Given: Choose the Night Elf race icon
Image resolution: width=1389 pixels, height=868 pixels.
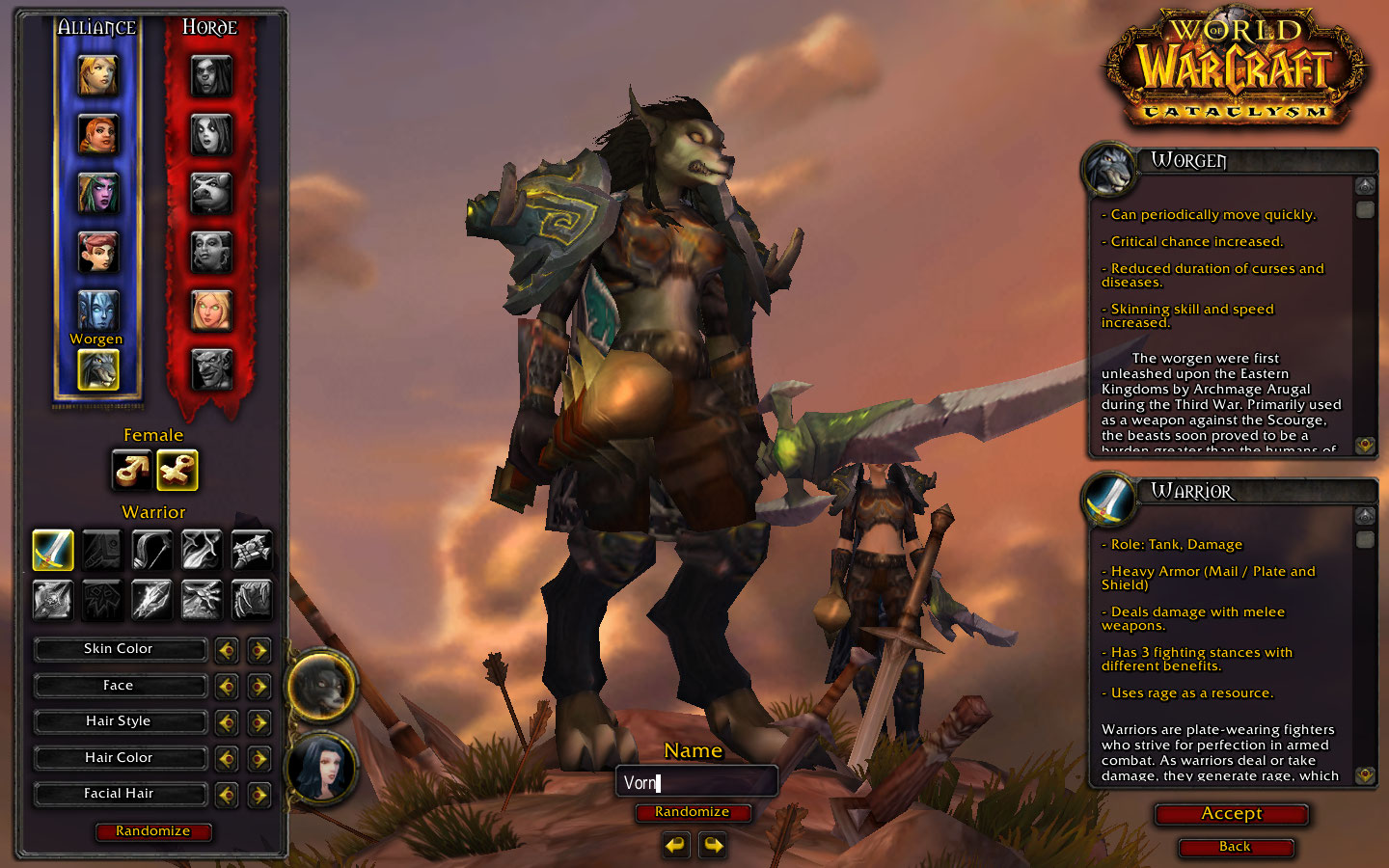Looking at the screenshot, I should (97, 193).
